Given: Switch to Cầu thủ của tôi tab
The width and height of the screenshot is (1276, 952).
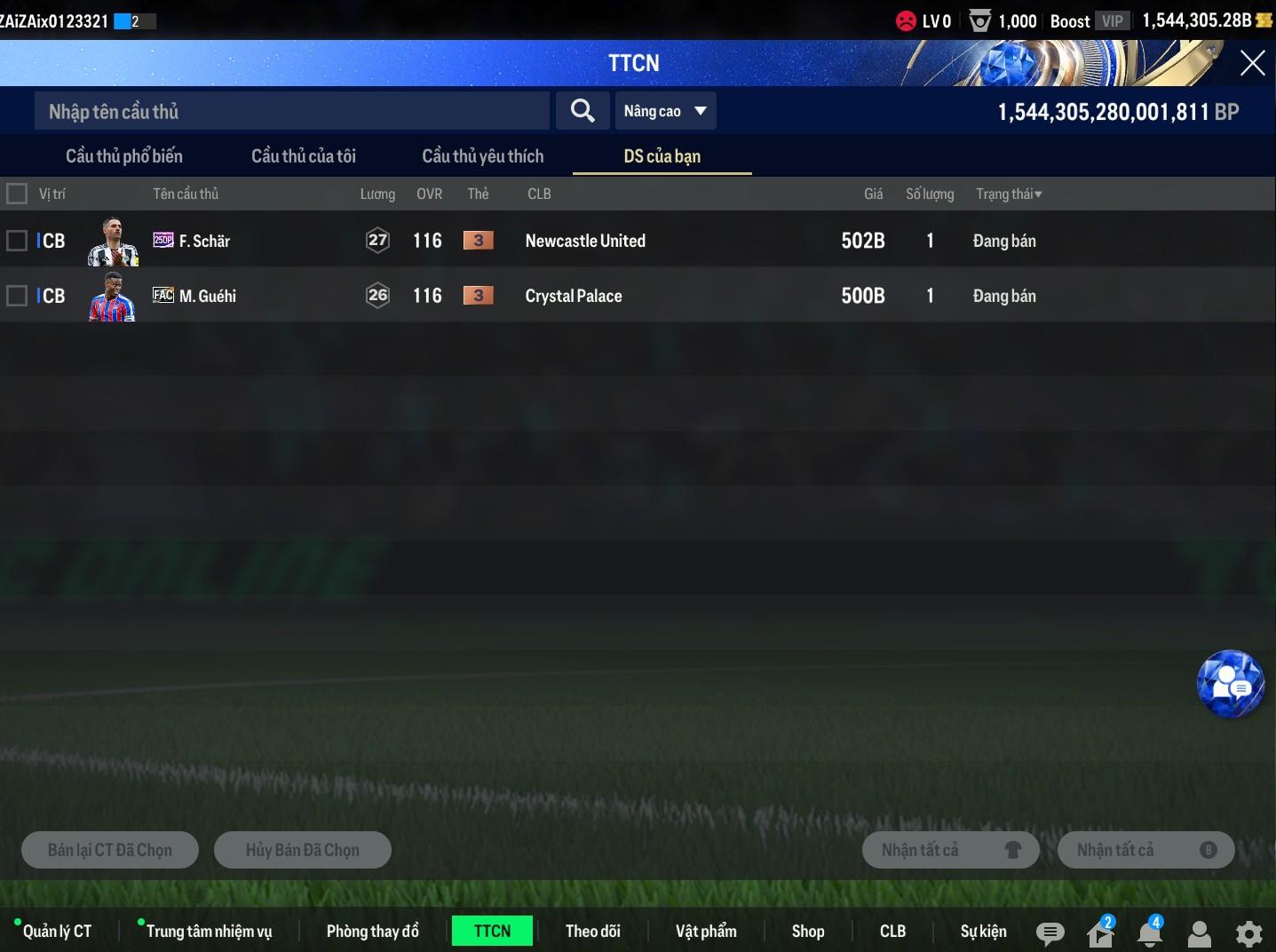Looking at the screenshot, I should pos(304,156).
